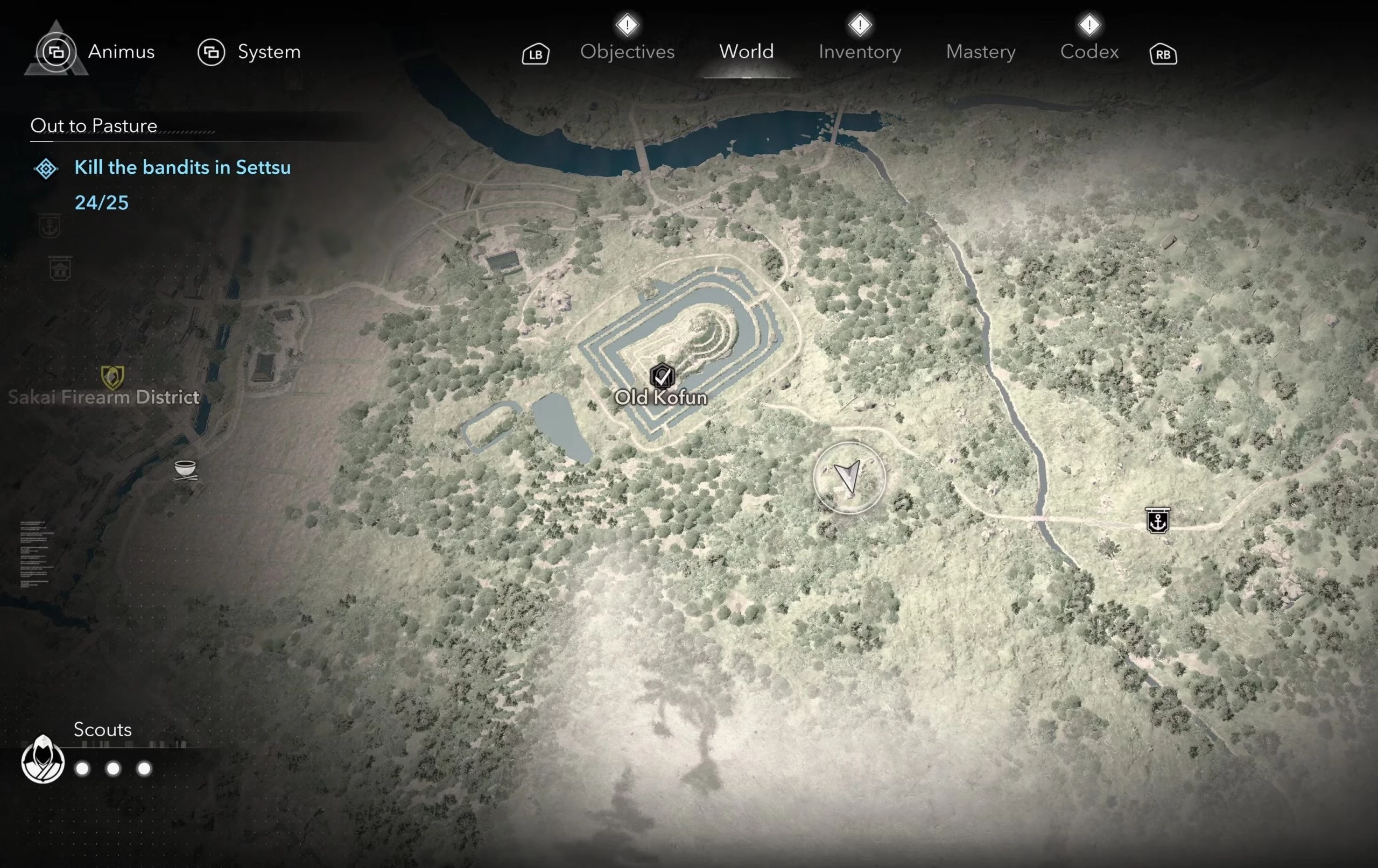Select the Sakai Firearm District shield marker
Screen dimensions: 1378x868
112,377
